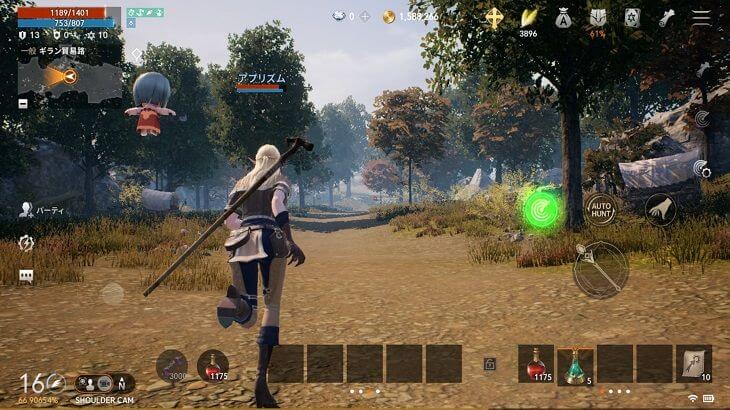Collapse the minimap with minus button
The height and width of the screenshot is (410, 730).
coord(23,103)
